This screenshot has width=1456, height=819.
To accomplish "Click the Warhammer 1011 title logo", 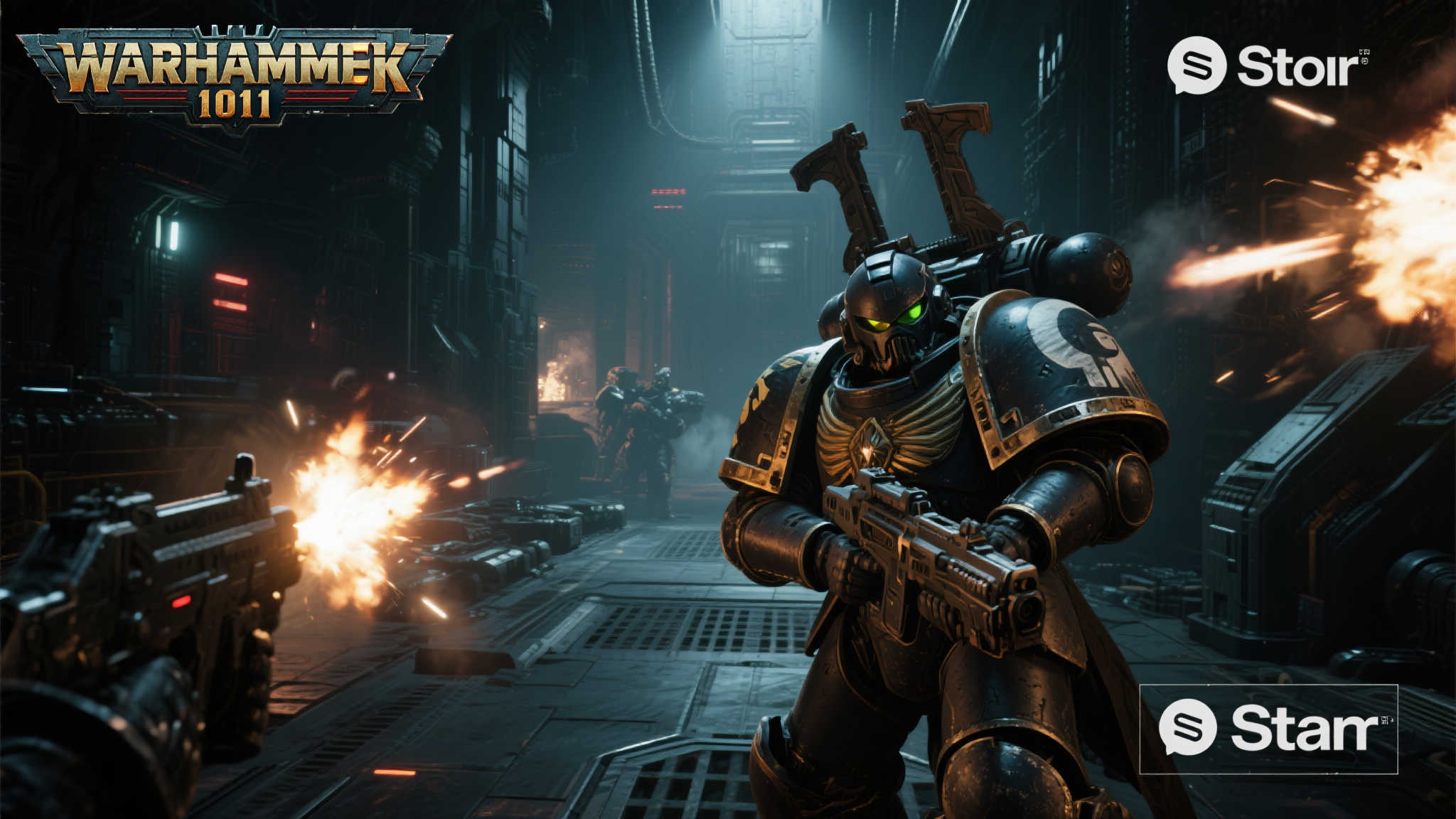I will [235, 78].
